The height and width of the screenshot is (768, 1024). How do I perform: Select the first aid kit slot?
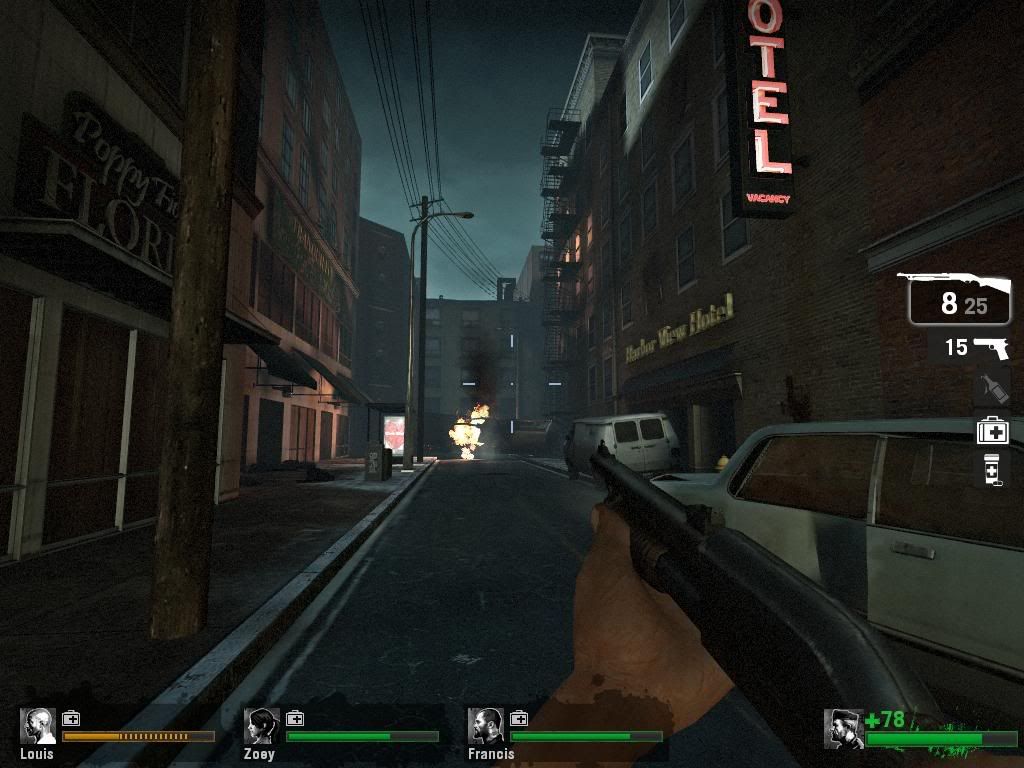click(x=992, y=430)
